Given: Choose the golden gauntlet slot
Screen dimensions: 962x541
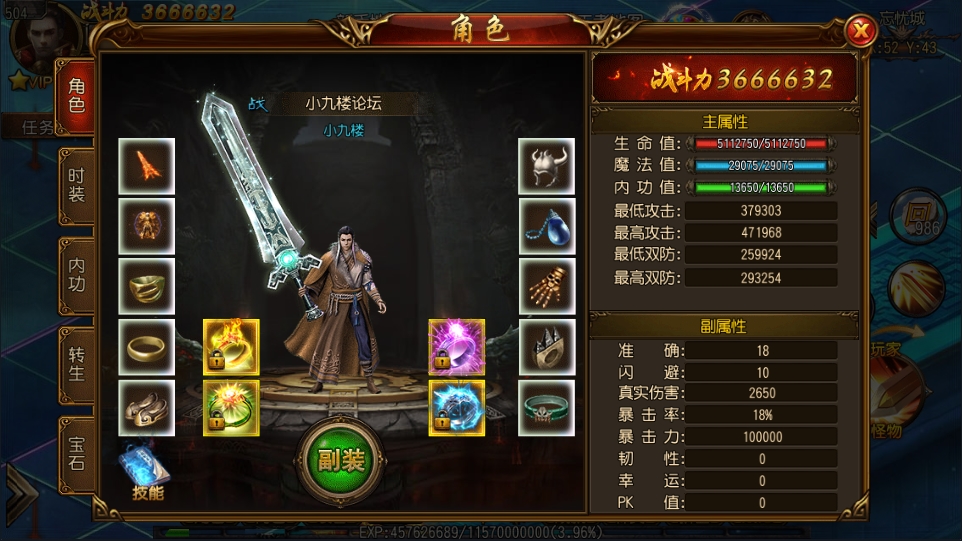Looking at the screenshot, I should (547, 287).
